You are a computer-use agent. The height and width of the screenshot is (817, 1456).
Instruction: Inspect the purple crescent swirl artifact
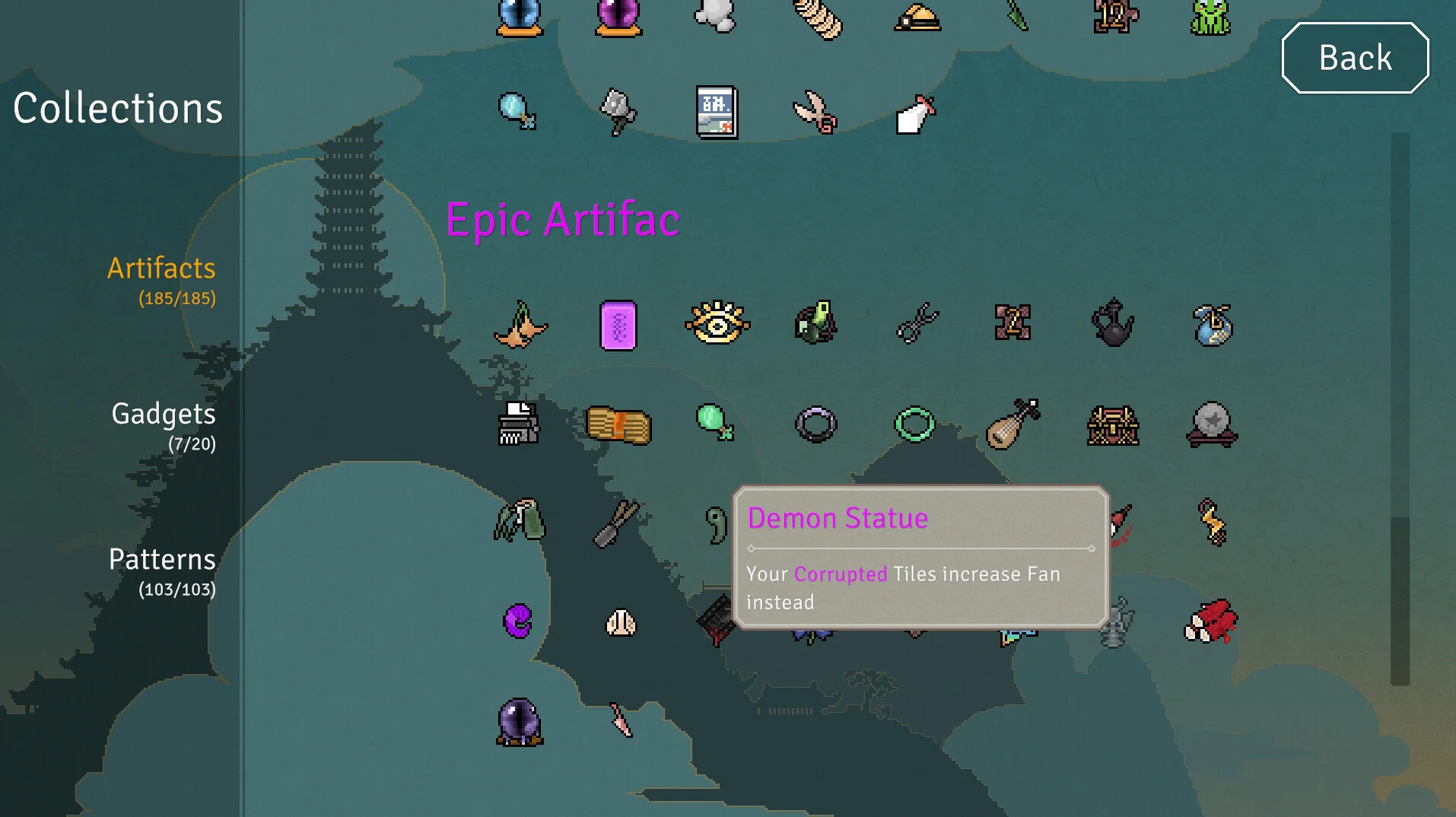519,621
